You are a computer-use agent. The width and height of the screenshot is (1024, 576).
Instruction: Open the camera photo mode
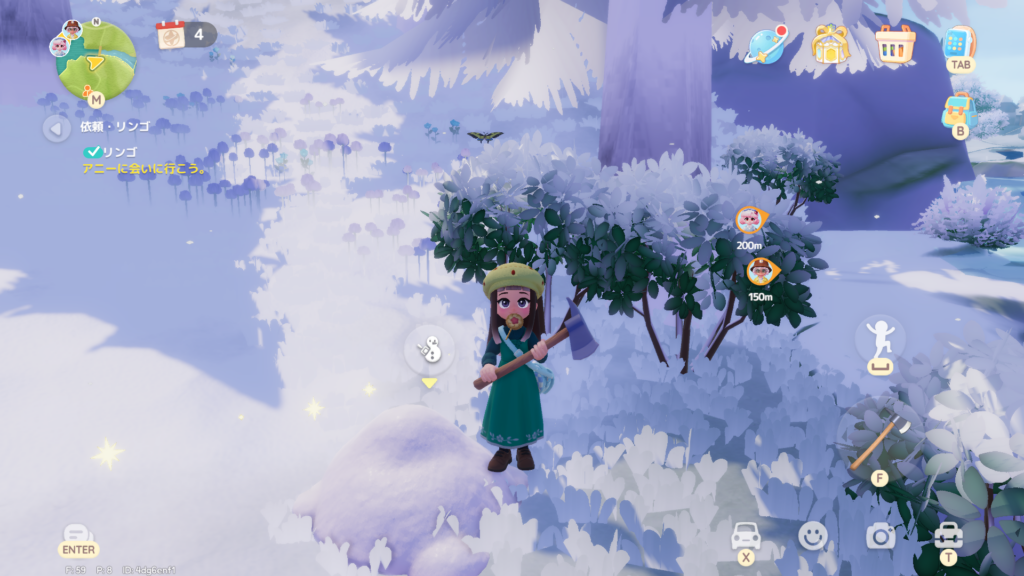click(880, 537)
